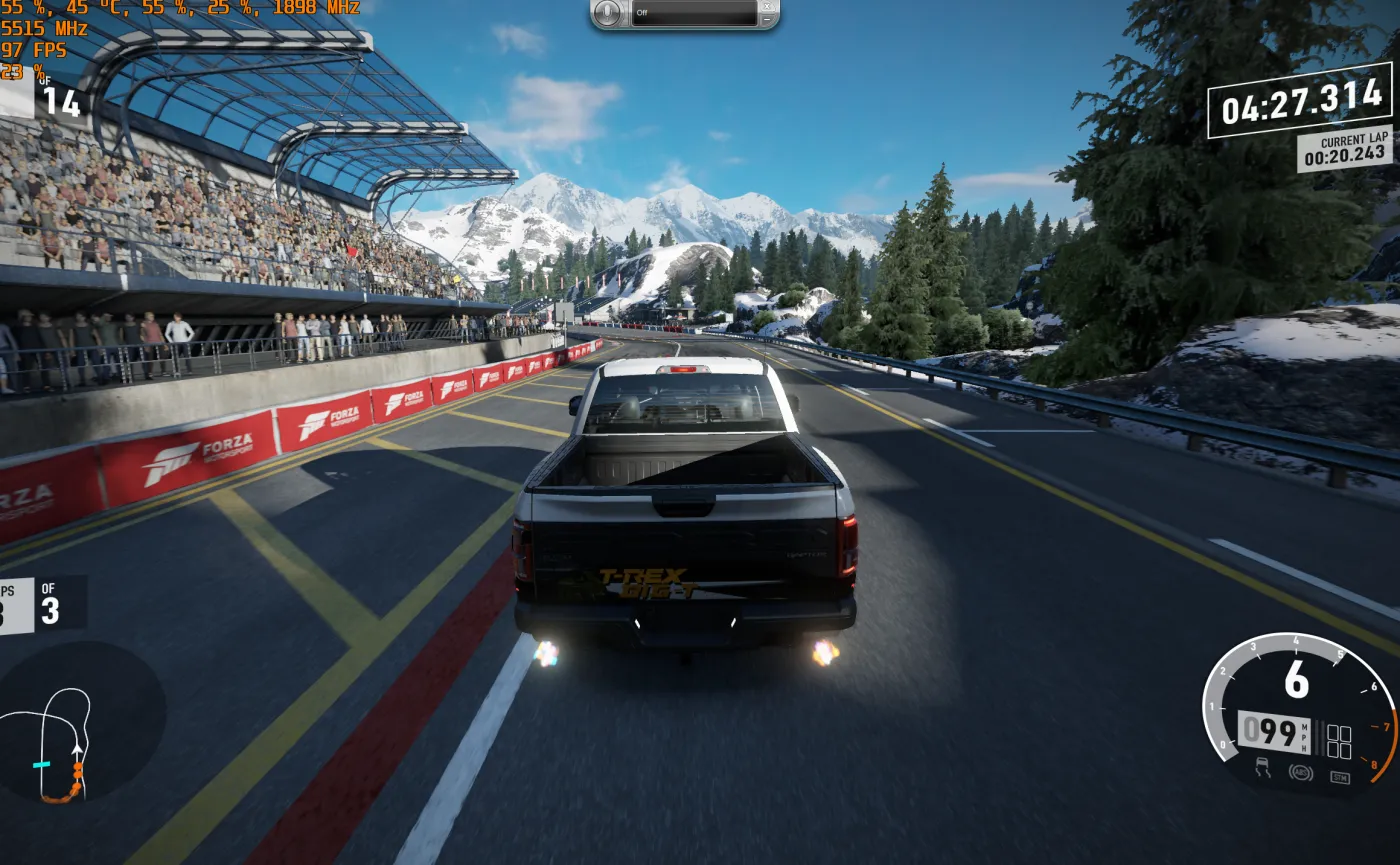Select the TCS traction control icon
The width and height of the screenshot is (1400, 865).
point(1262,768)
